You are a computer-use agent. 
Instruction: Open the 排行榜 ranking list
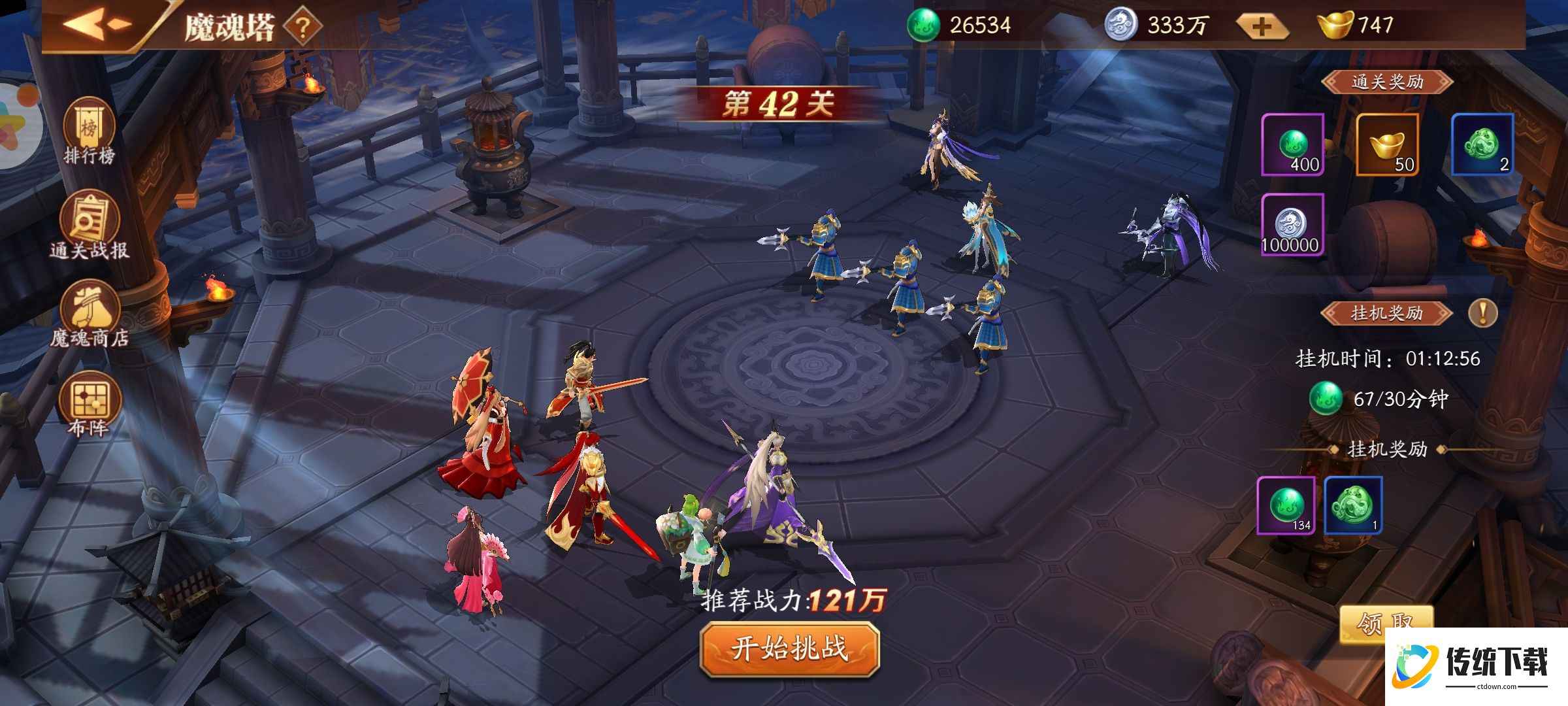89,131
